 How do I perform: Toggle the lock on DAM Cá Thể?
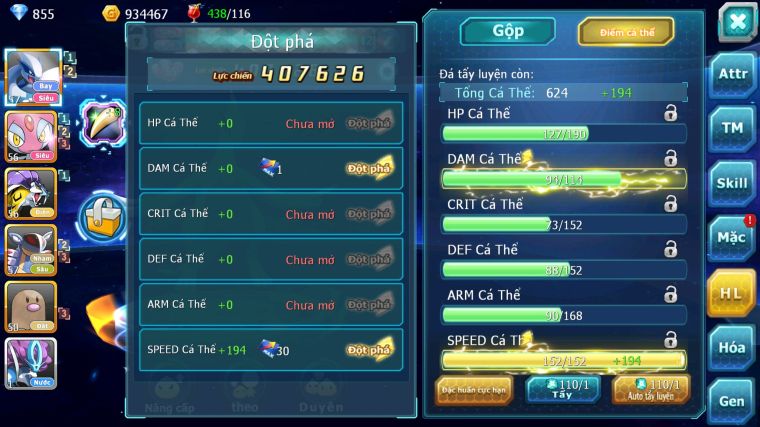tap(670, 158)
